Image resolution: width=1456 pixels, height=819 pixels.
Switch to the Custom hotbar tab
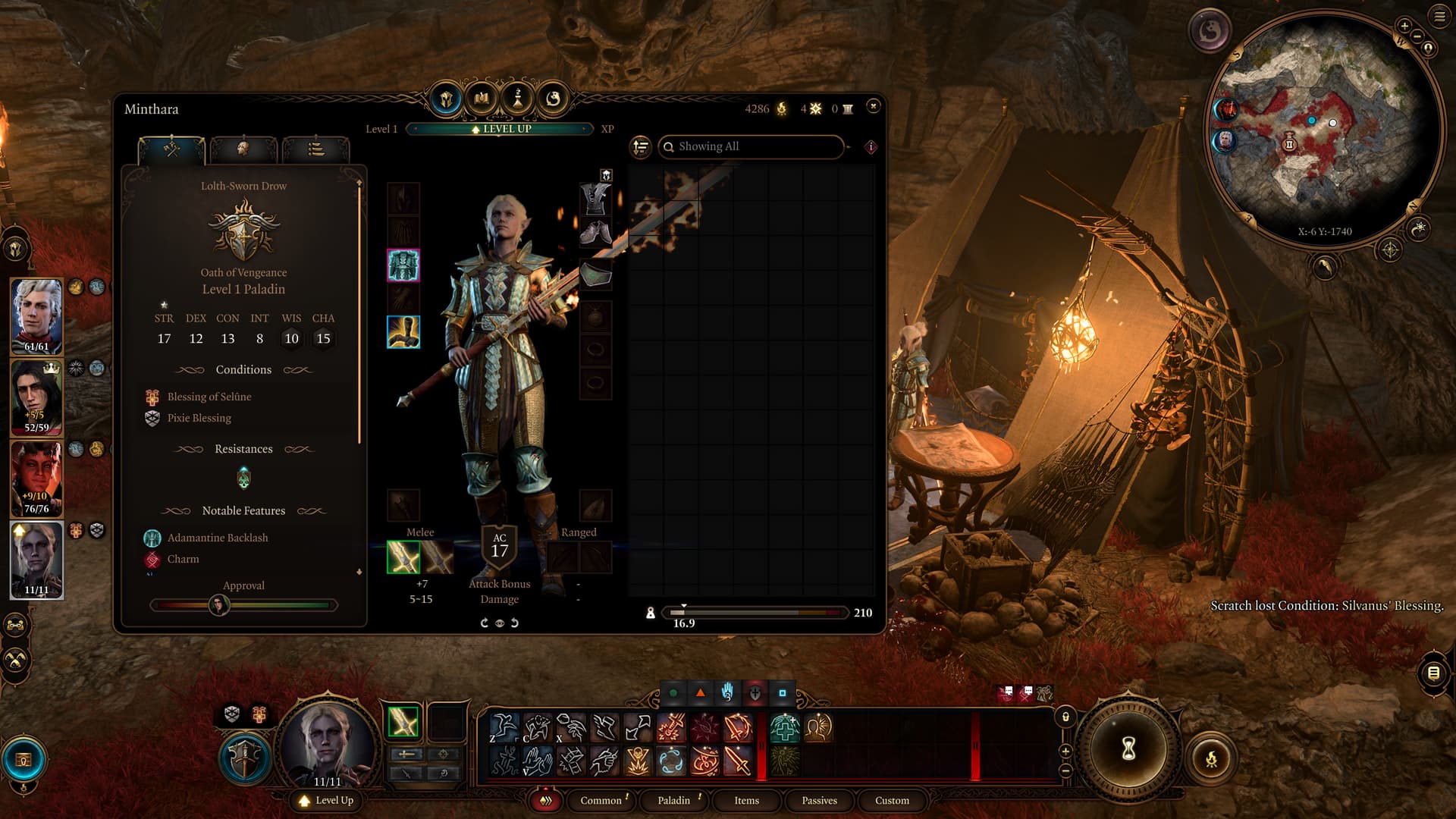(x=892, y=800)
